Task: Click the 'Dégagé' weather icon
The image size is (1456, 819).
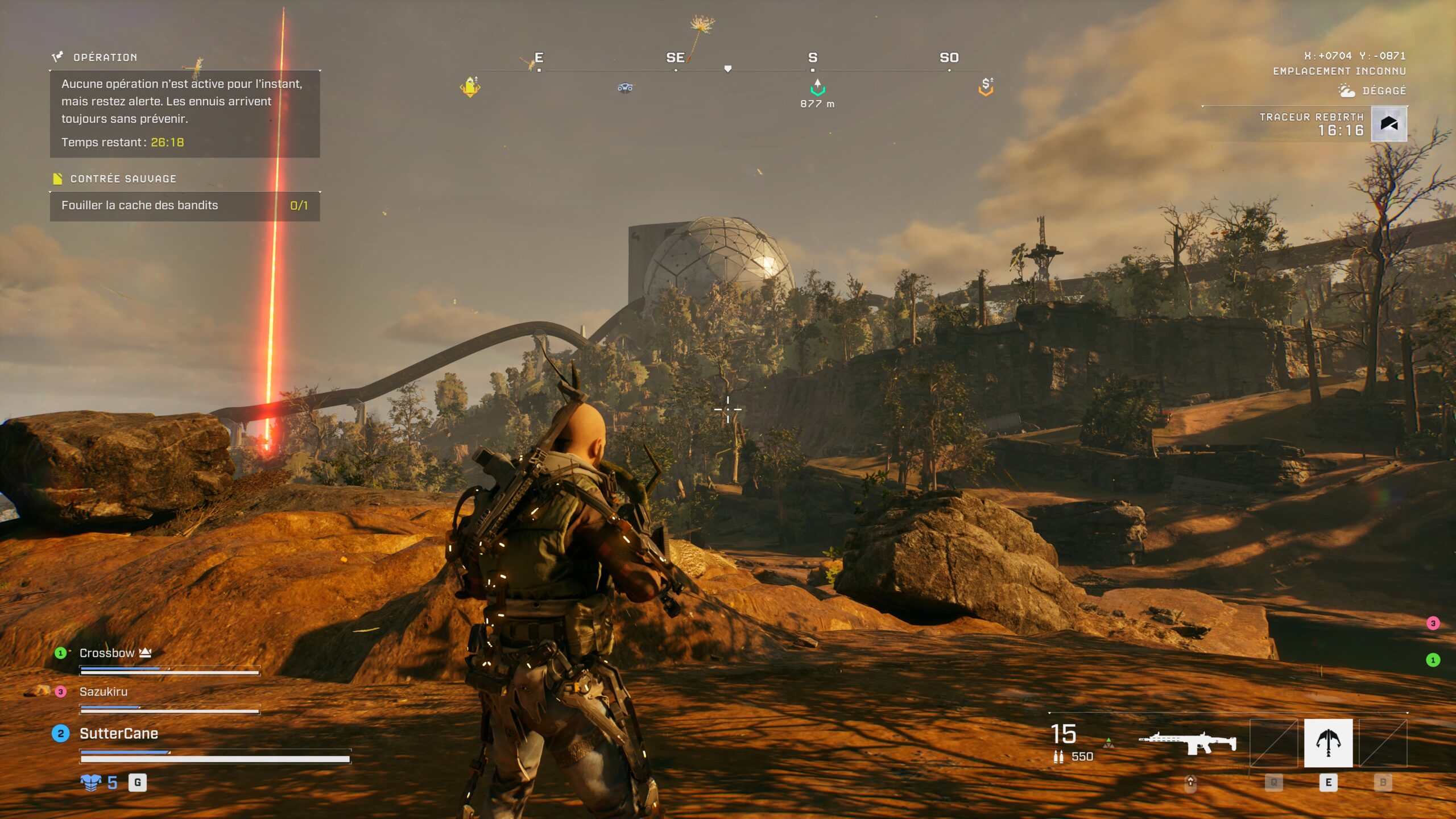Action: click(x=1346, y=90)
